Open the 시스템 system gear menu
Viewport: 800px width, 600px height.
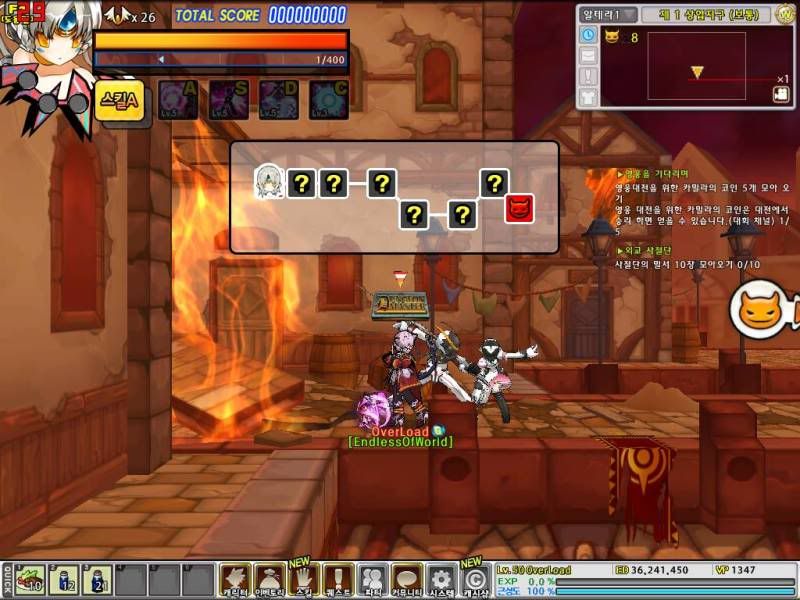pyautogui.click(x=441, y=580)
